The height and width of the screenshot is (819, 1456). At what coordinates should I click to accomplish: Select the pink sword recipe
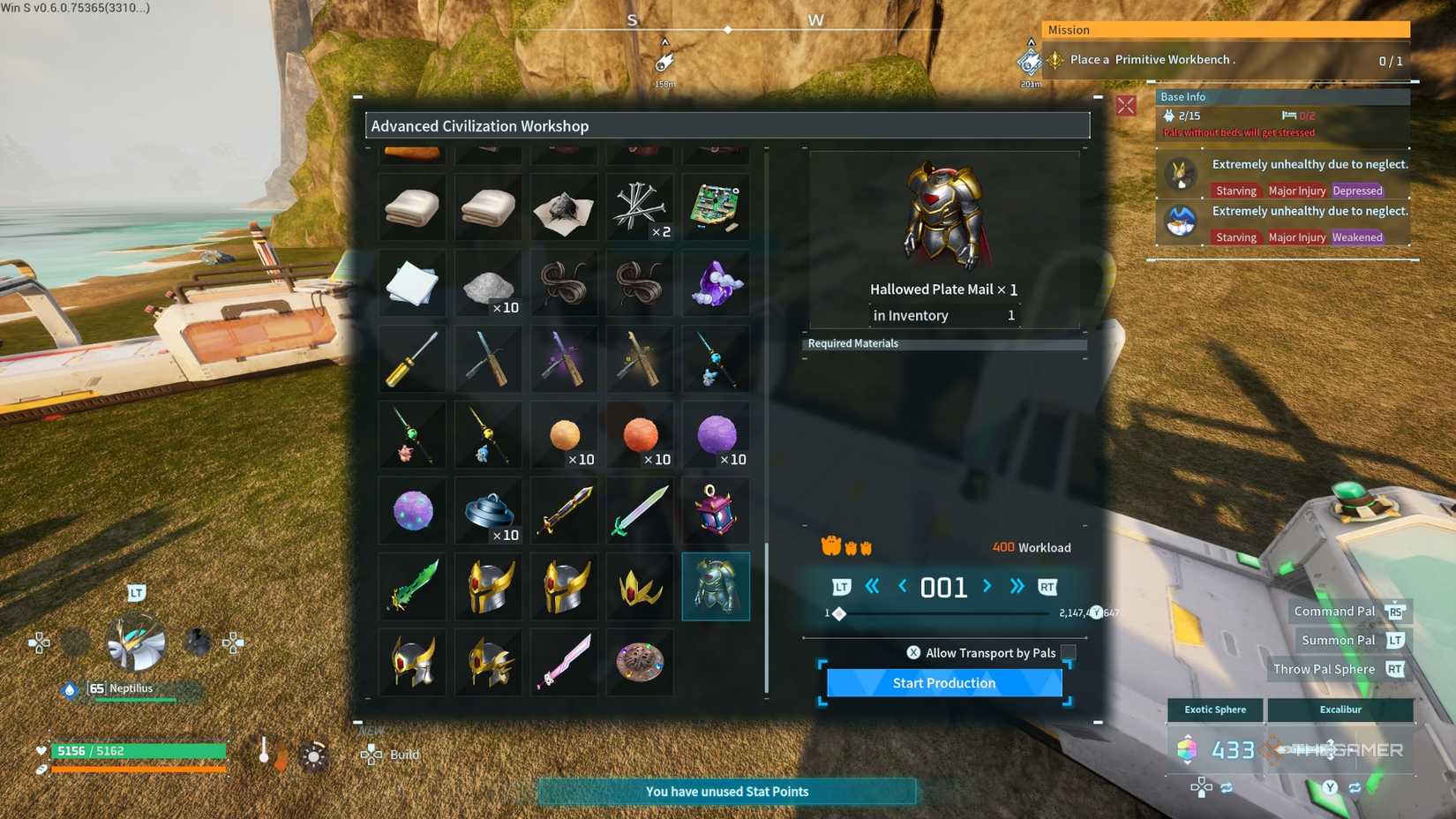(x=564, y=663)
